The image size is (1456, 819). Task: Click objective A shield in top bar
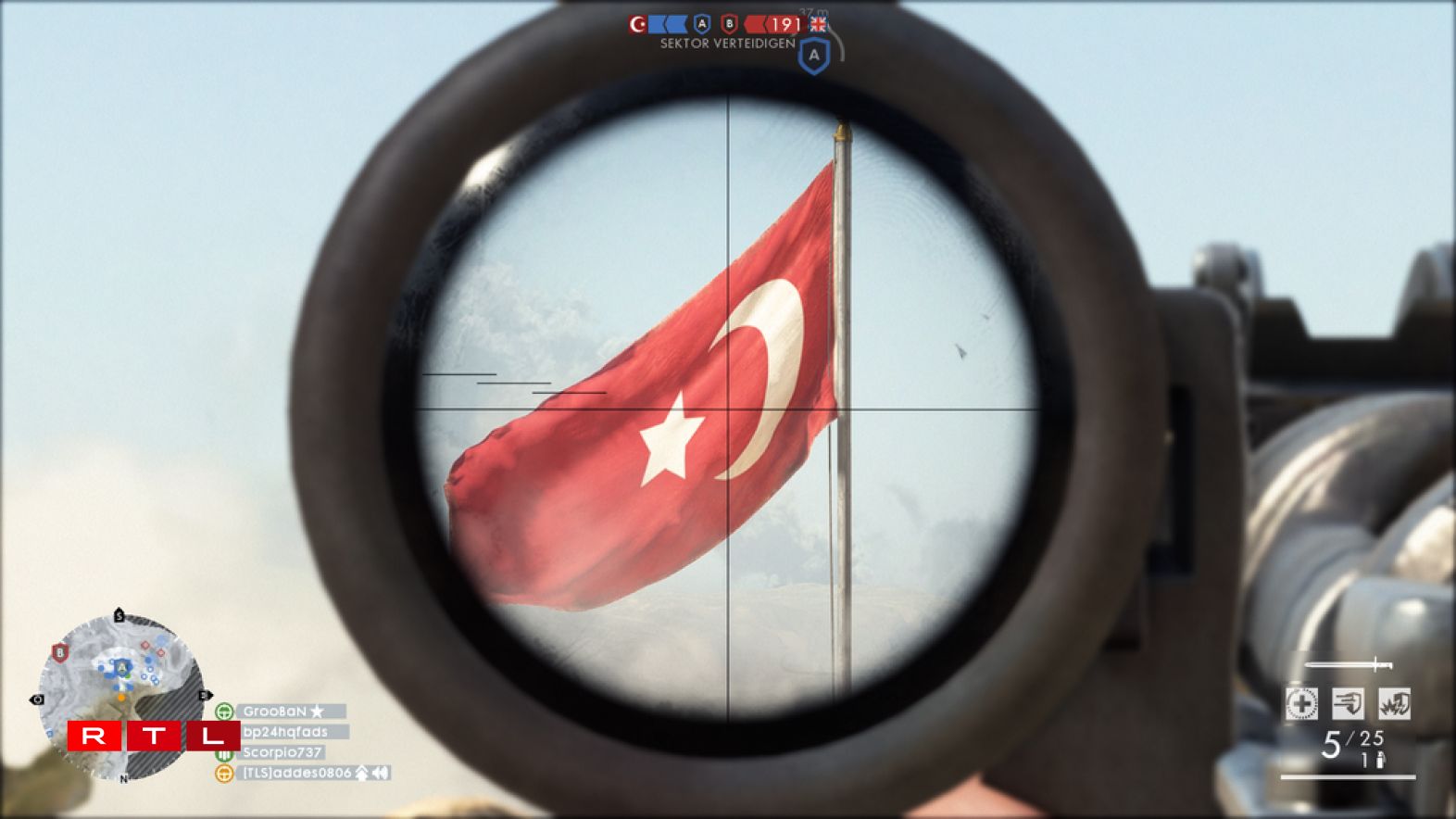702,24
